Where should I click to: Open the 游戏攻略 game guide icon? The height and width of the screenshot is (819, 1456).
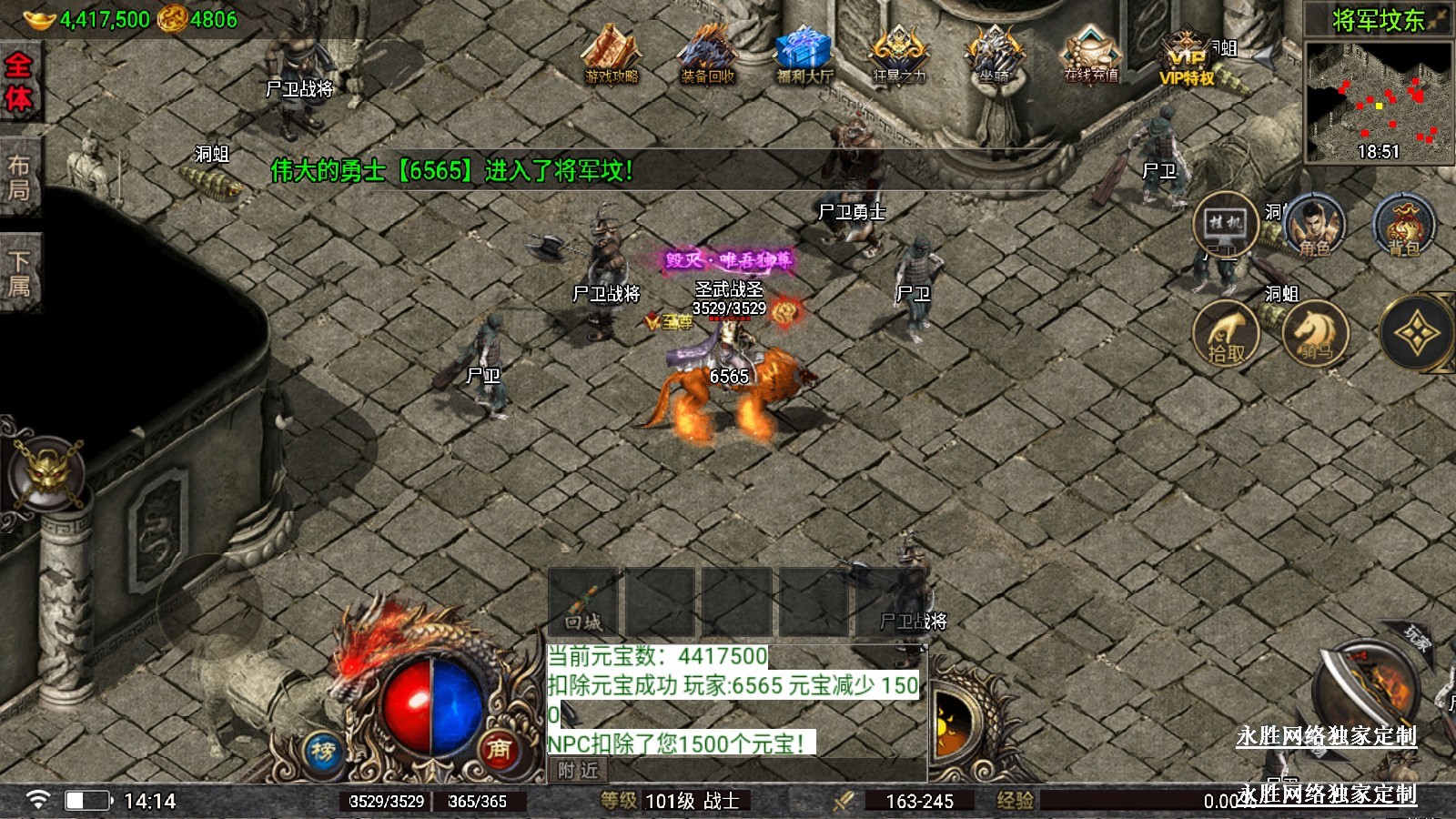click(612, 56)
